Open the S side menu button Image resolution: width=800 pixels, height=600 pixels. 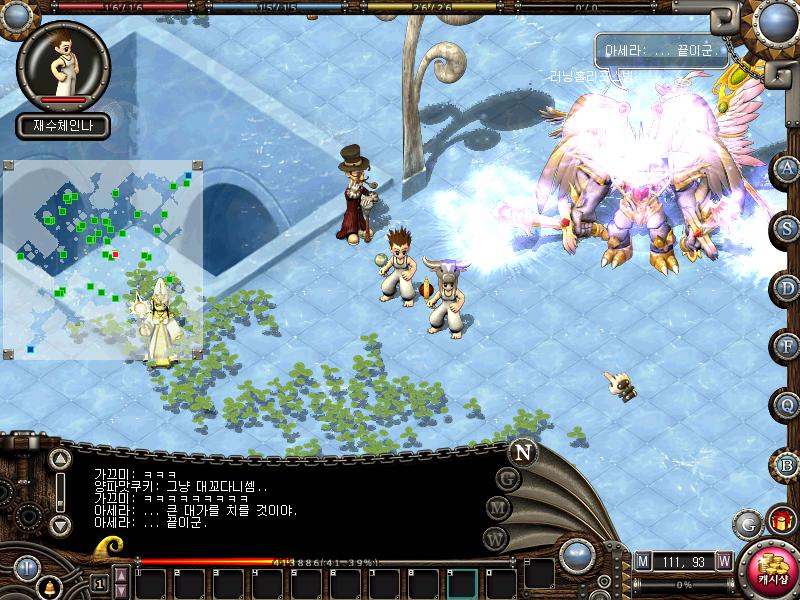click(x=788, y=227)
